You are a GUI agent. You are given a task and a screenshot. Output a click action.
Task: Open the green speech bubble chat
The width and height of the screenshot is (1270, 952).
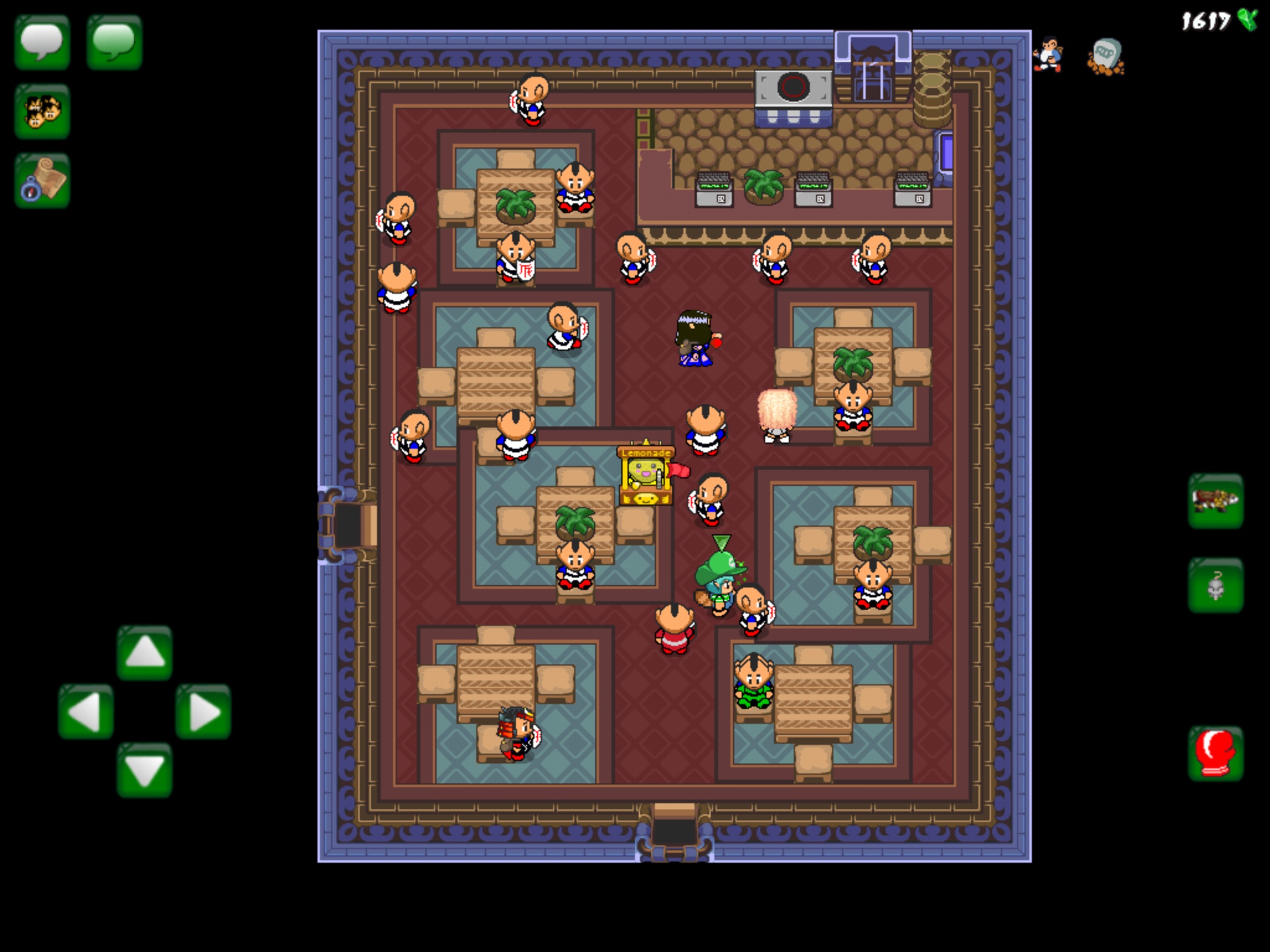point(114,42)
